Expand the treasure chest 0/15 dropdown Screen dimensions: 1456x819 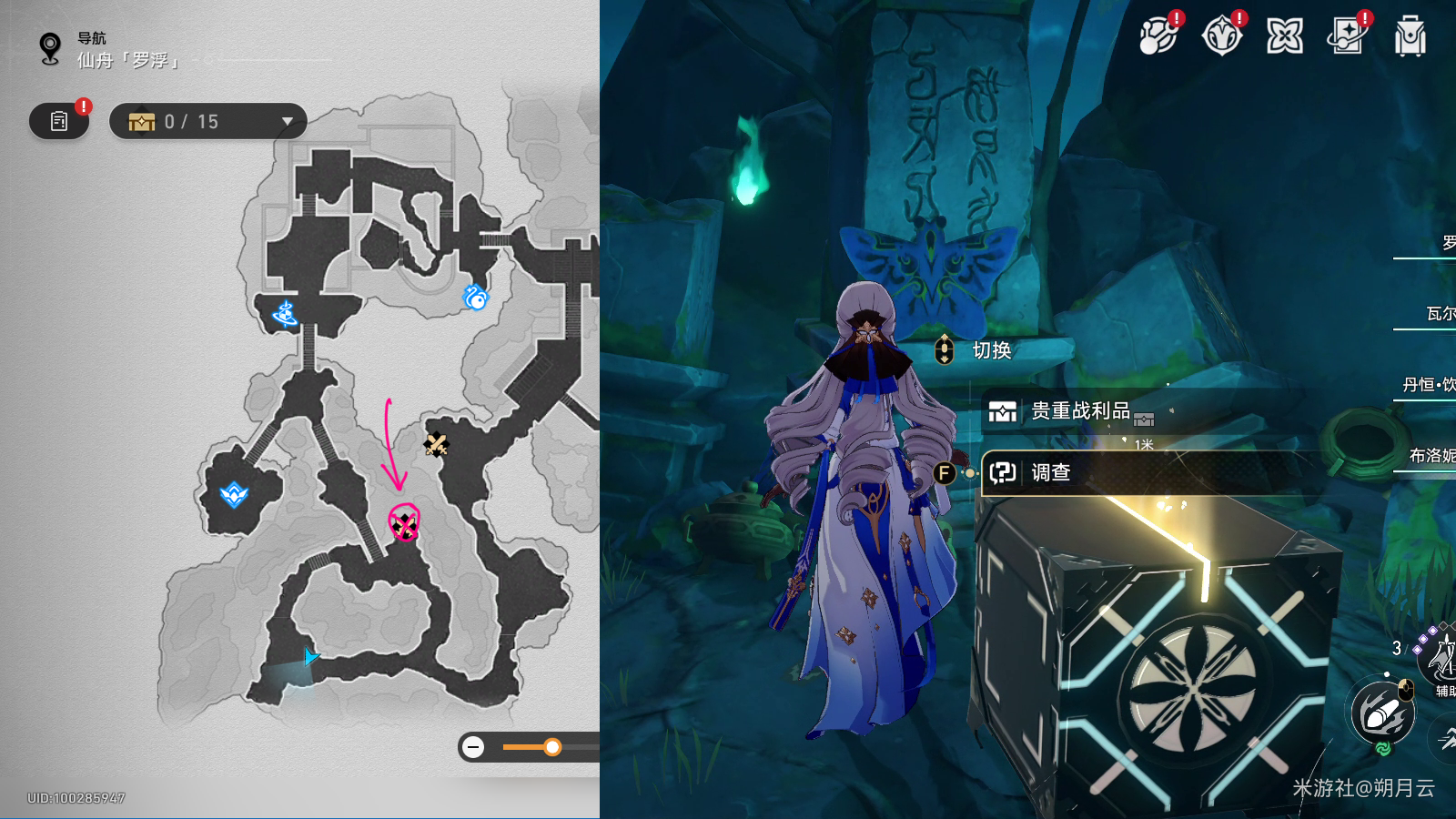coord(288,121)
